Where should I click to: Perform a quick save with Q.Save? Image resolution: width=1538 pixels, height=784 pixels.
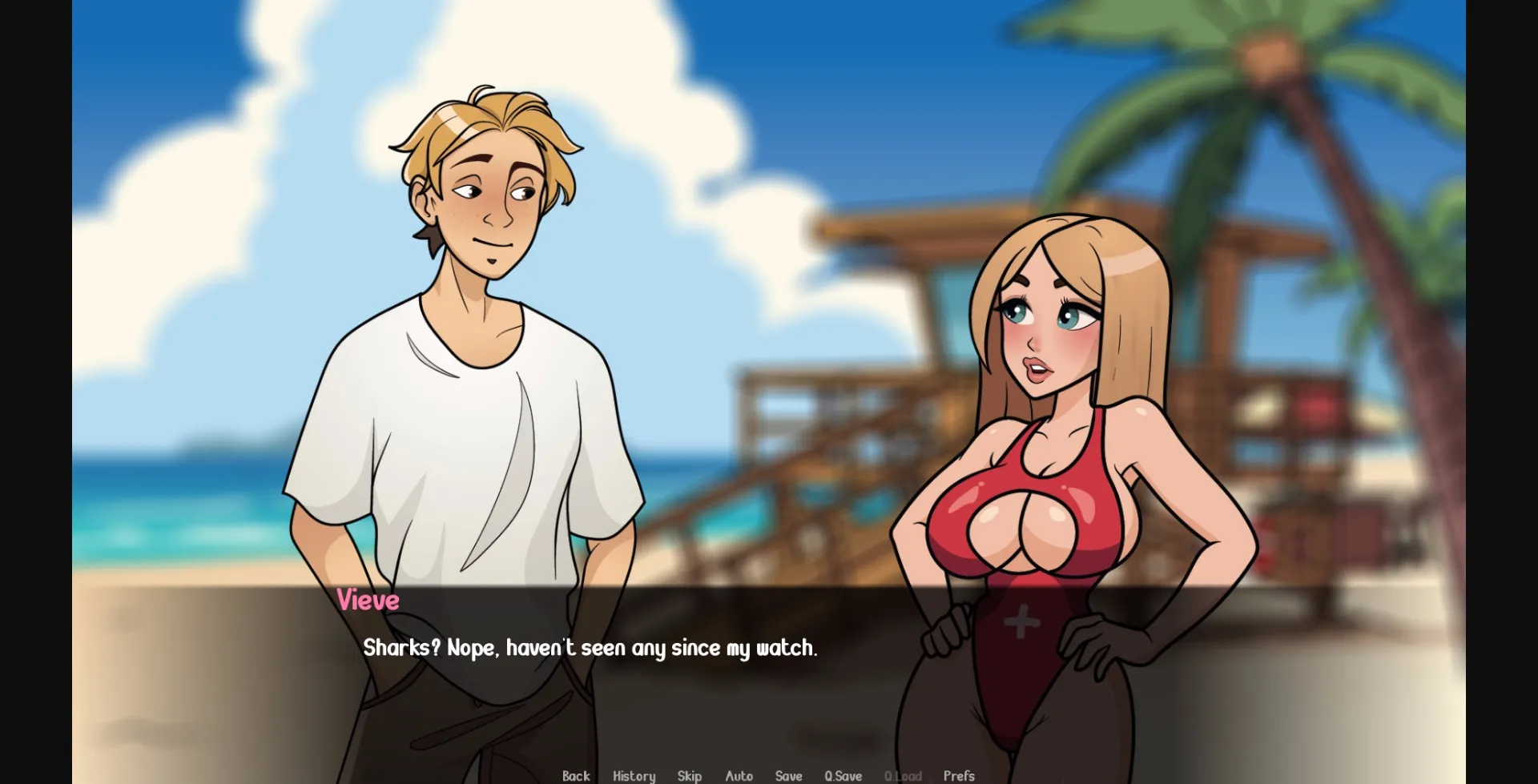click(x=843, y=775)
